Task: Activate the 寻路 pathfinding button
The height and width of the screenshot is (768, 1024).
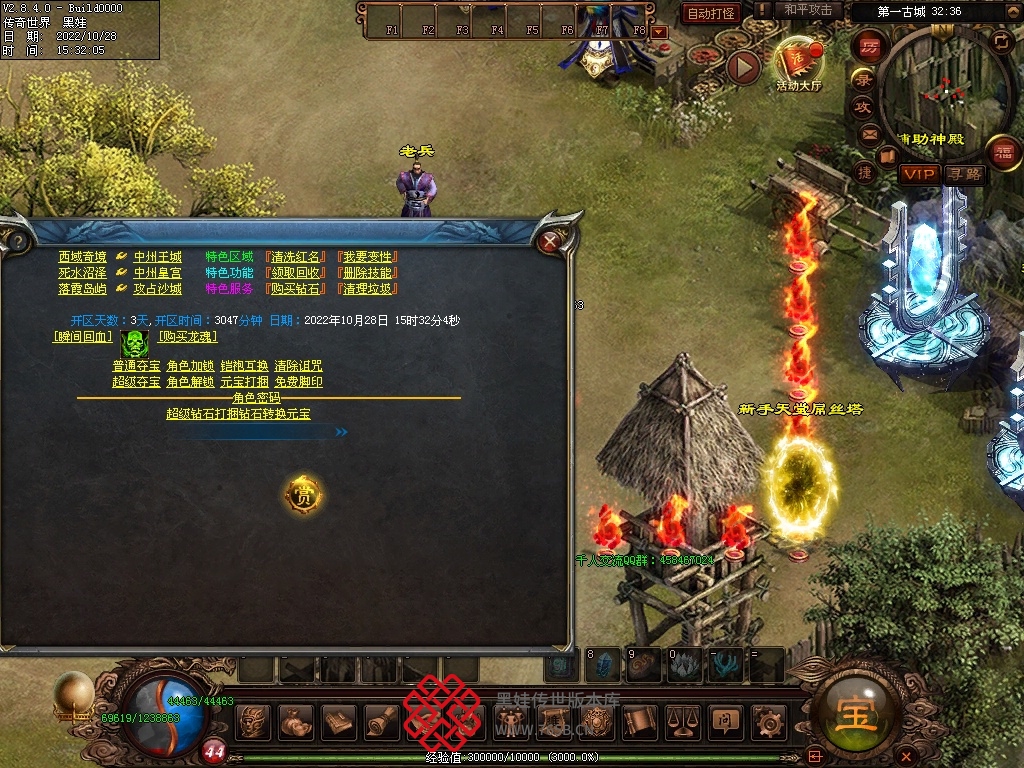Action: (965, 174)
